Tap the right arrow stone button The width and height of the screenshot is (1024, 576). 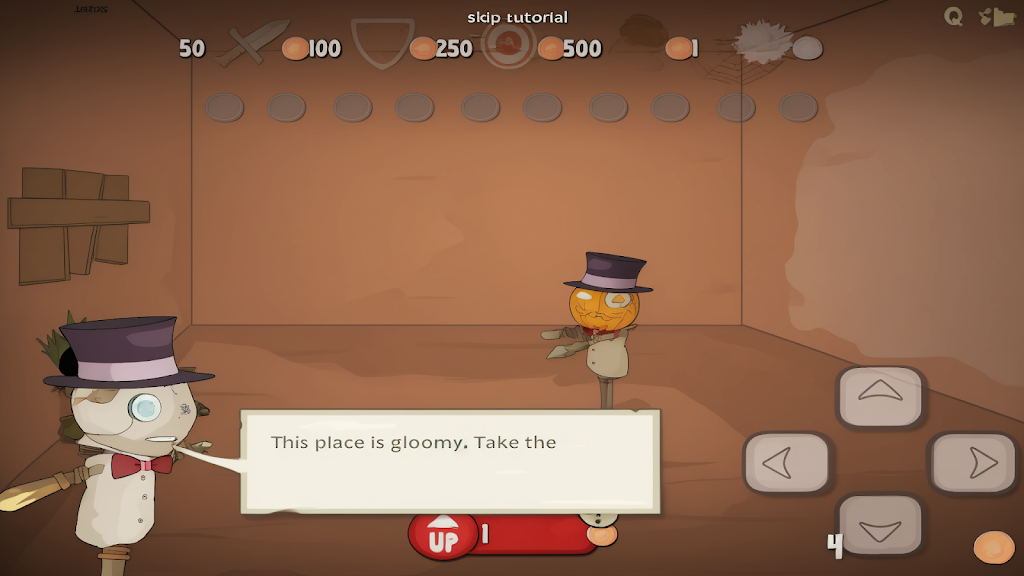[974, 463]
